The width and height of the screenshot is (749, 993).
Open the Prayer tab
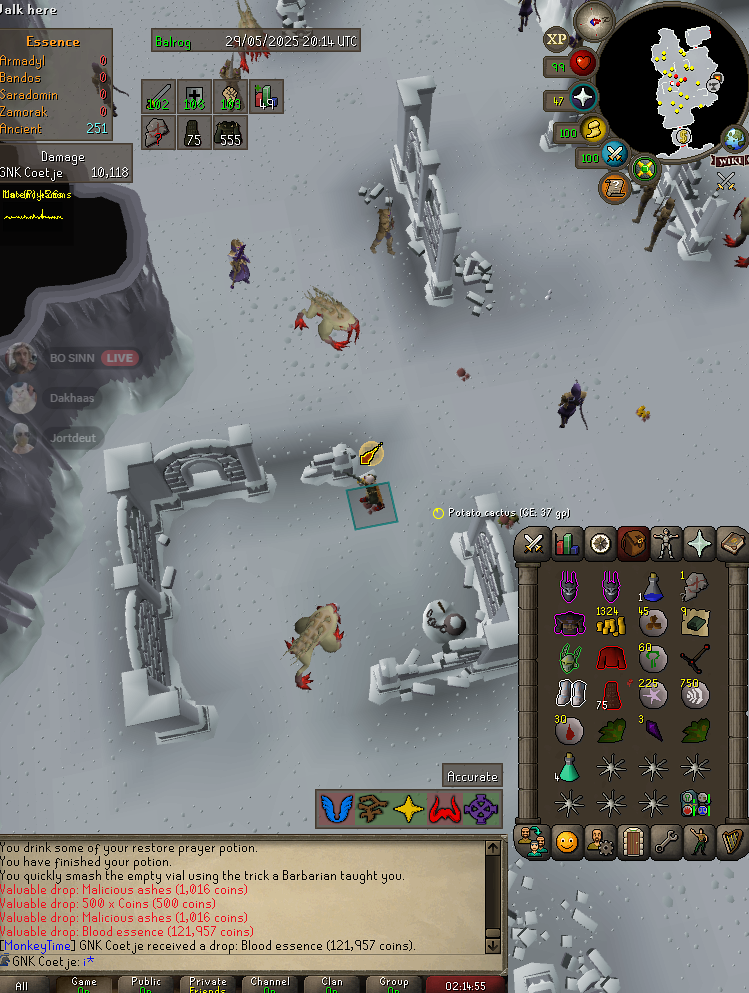[698, 544]
